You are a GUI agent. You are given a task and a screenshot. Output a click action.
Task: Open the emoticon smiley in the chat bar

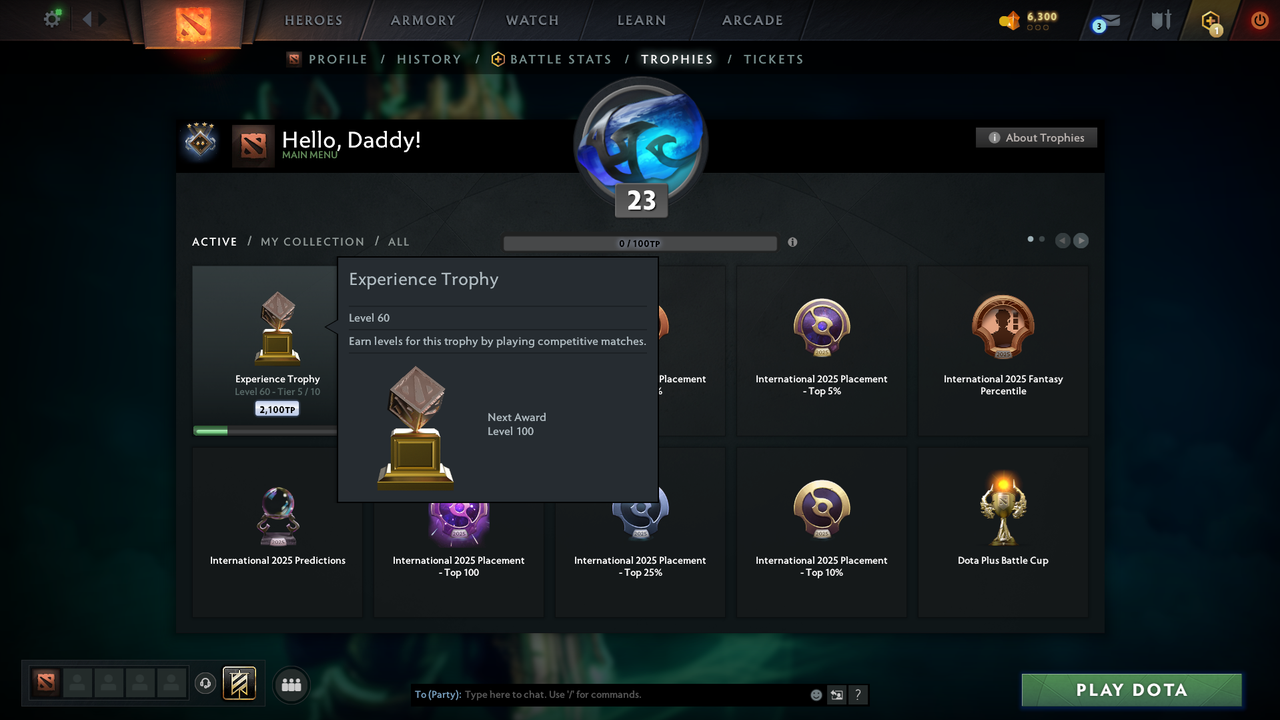(x=816, y=694)
